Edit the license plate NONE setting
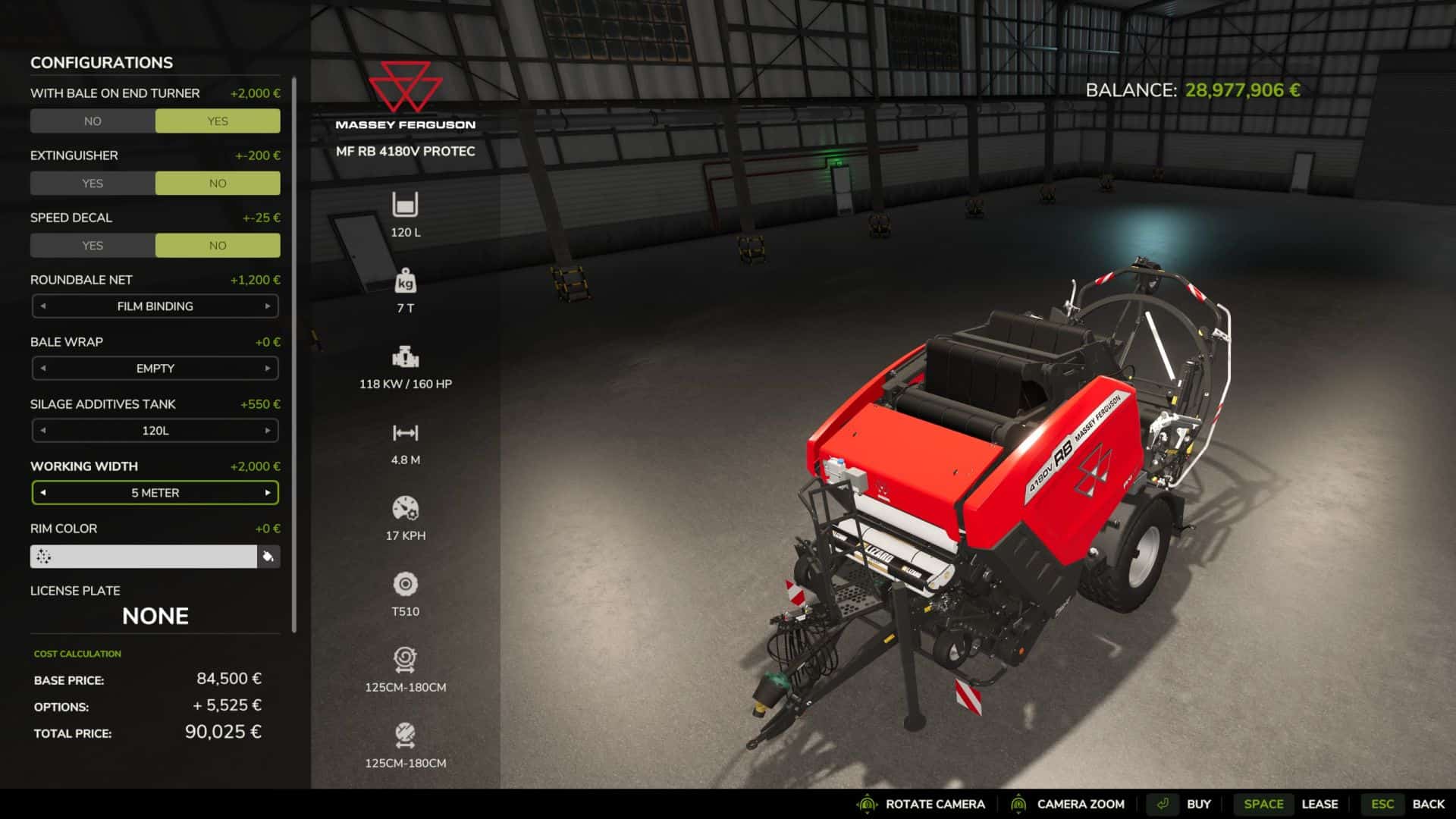The image size is (1456, 819). [155, 616]
